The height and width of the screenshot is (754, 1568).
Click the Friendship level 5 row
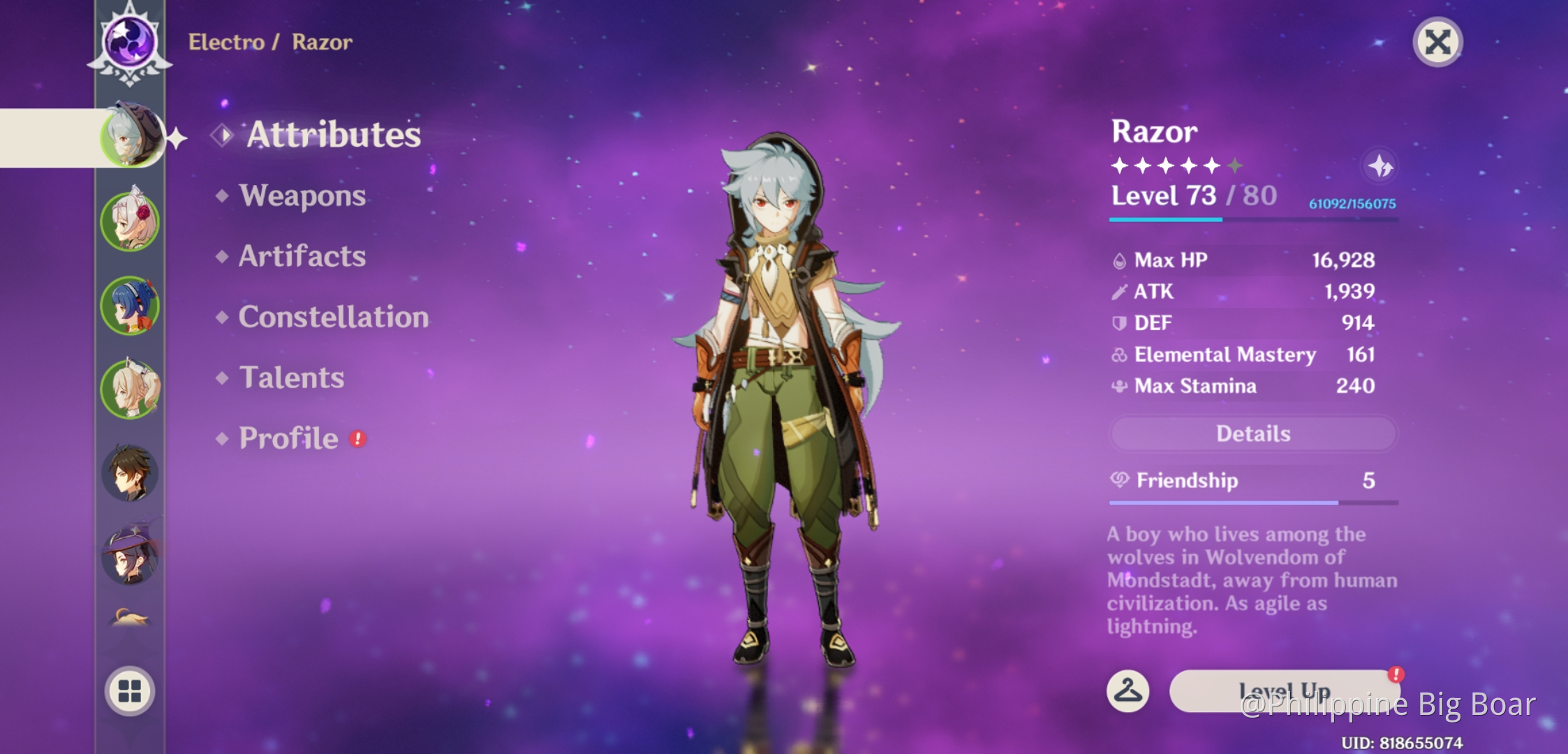(1252, 481)
